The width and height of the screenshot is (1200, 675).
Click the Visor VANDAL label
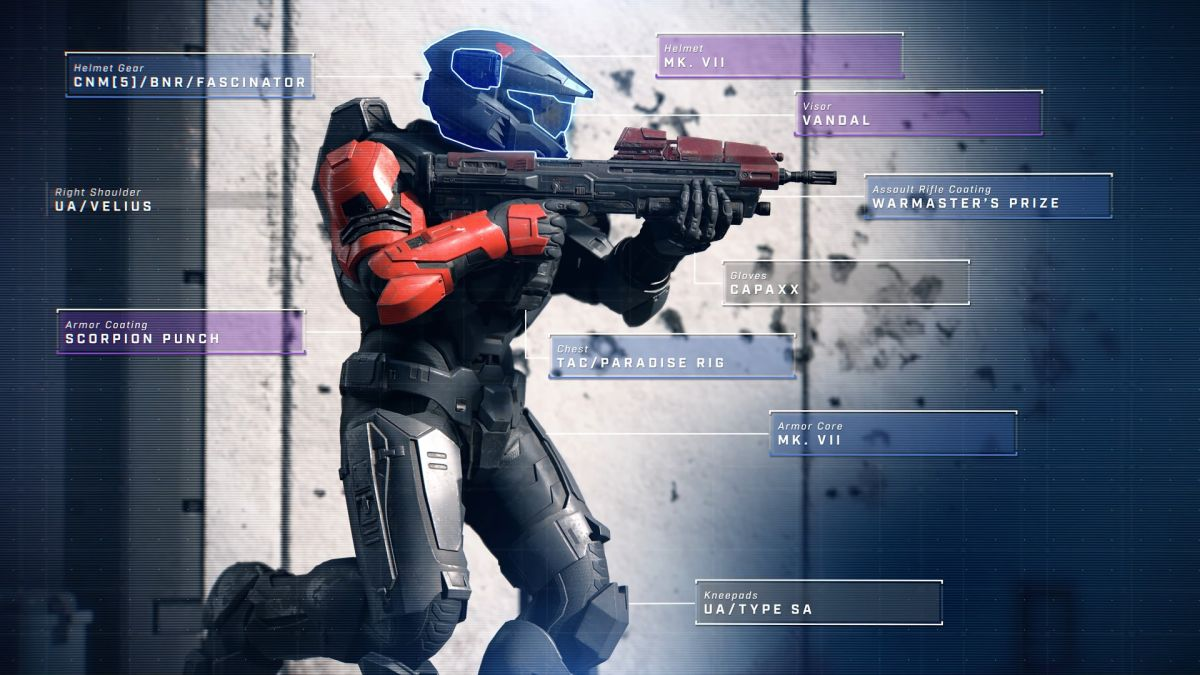pyautogui.click(x=918, y=113)
